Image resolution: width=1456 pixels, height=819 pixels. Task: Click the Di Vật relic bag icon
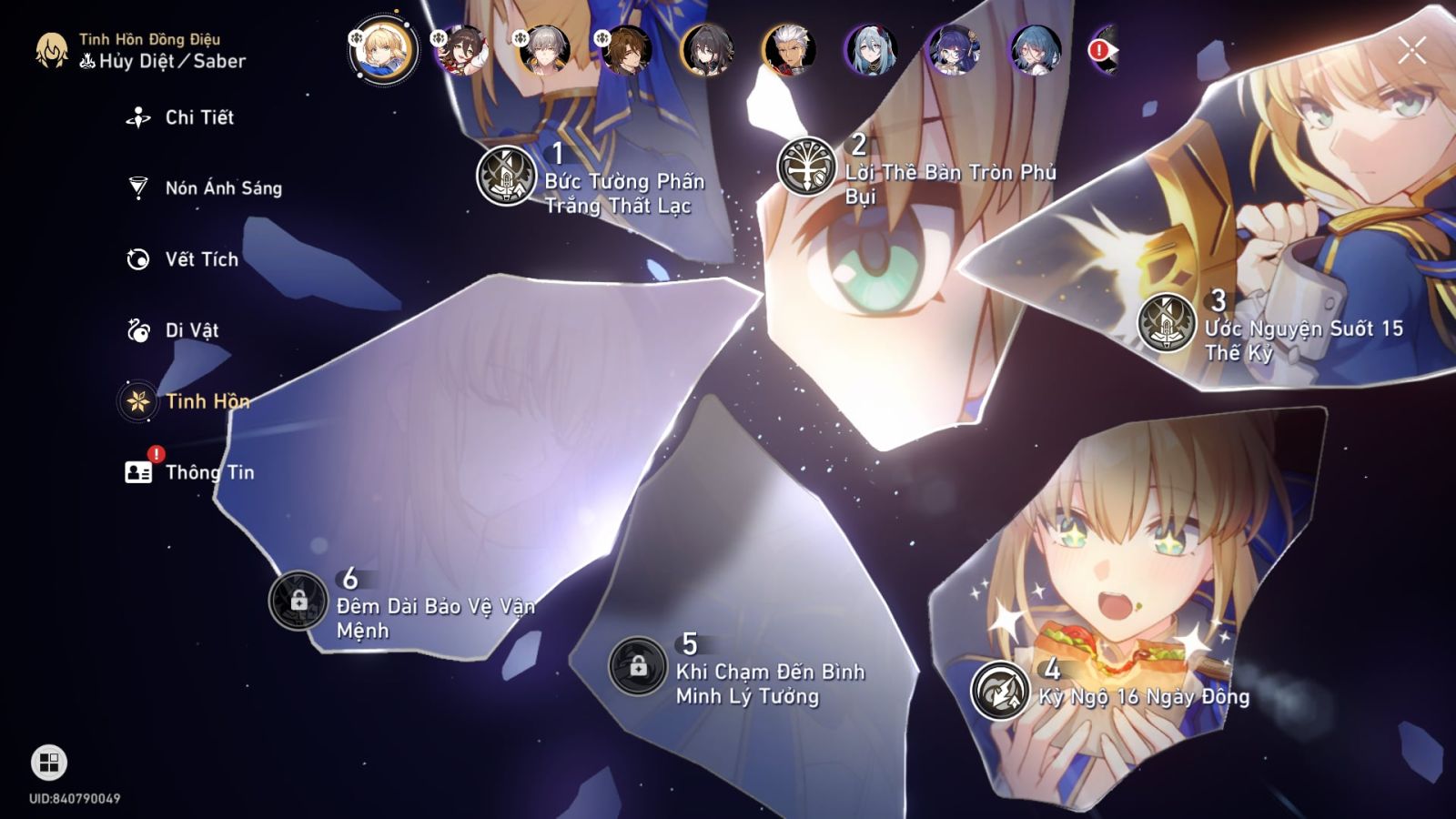click(x=137, y=330)
